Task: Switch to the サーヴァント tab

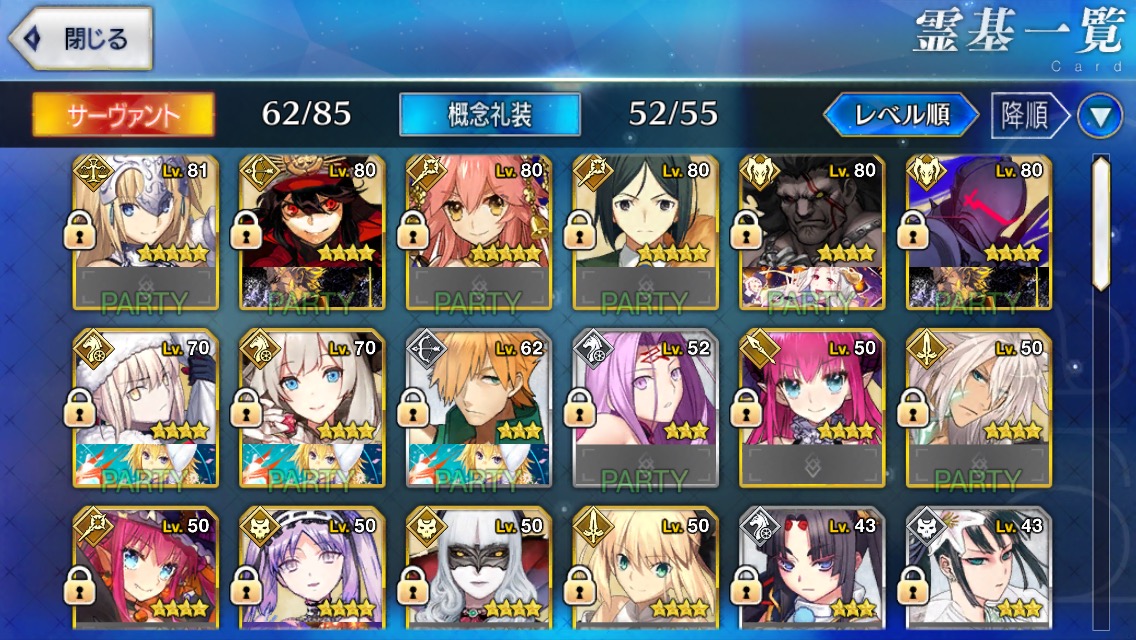Action: pyautogui.click(x=123, y=115)
